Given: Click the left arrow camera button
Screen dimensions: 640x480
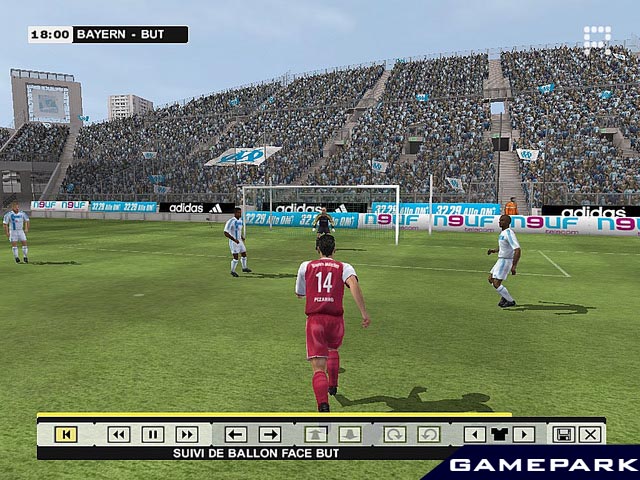Looking at the screenshot, I should pos(236,434).
